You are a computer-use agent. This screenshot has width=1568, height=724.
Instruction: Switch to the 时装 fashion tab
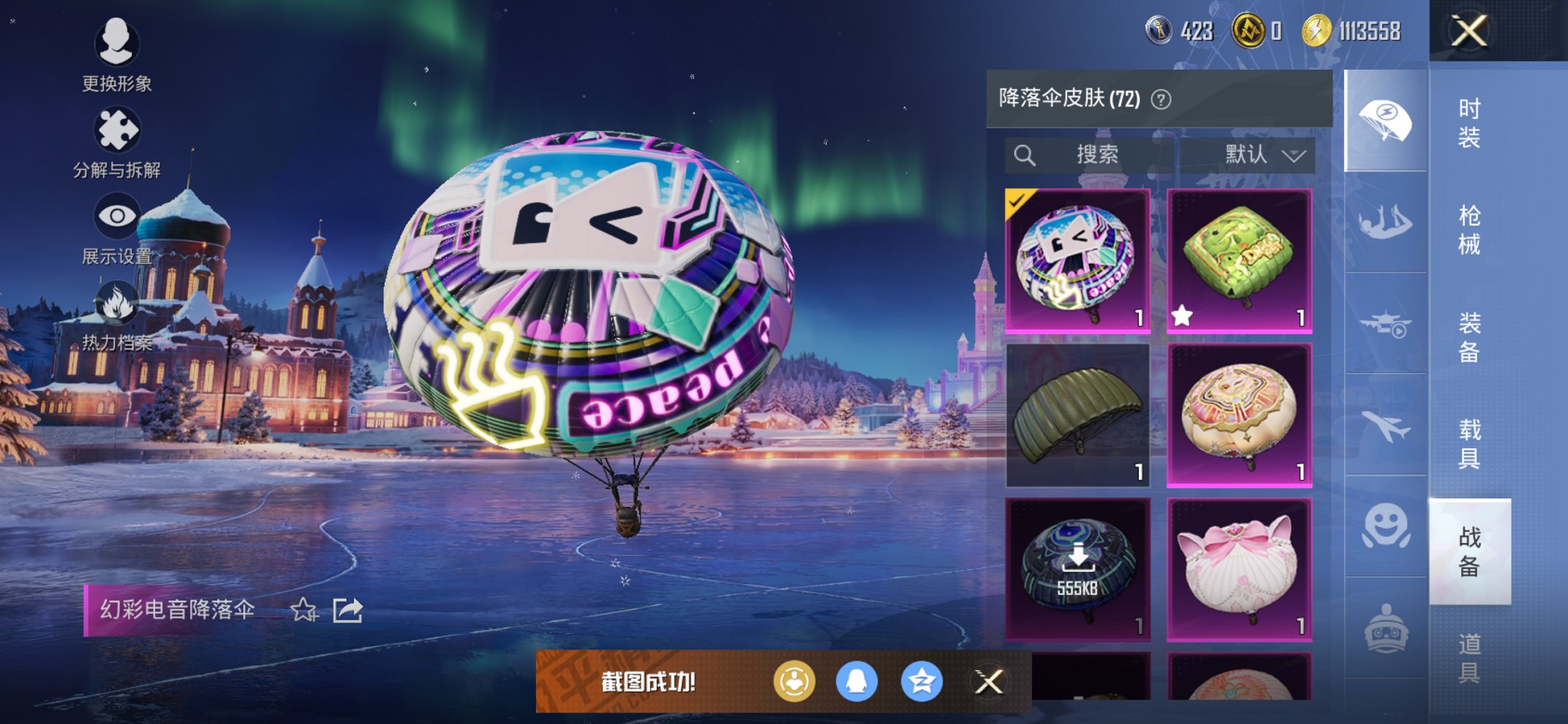click(x=1469, y=122)
